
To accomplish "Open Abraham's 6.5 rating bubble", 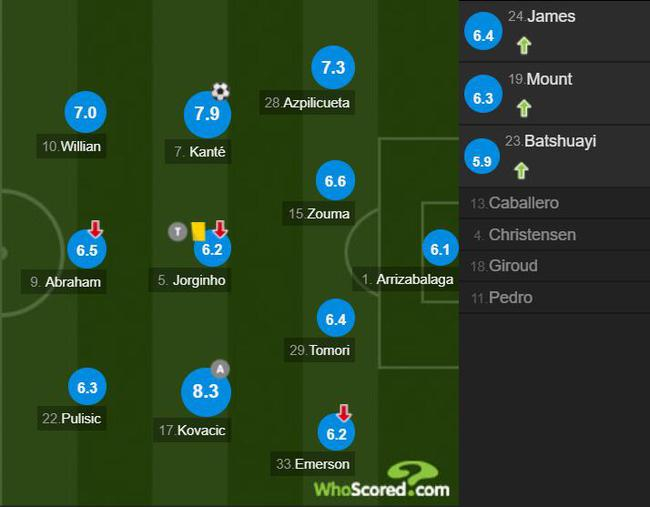I will (86, 250).
